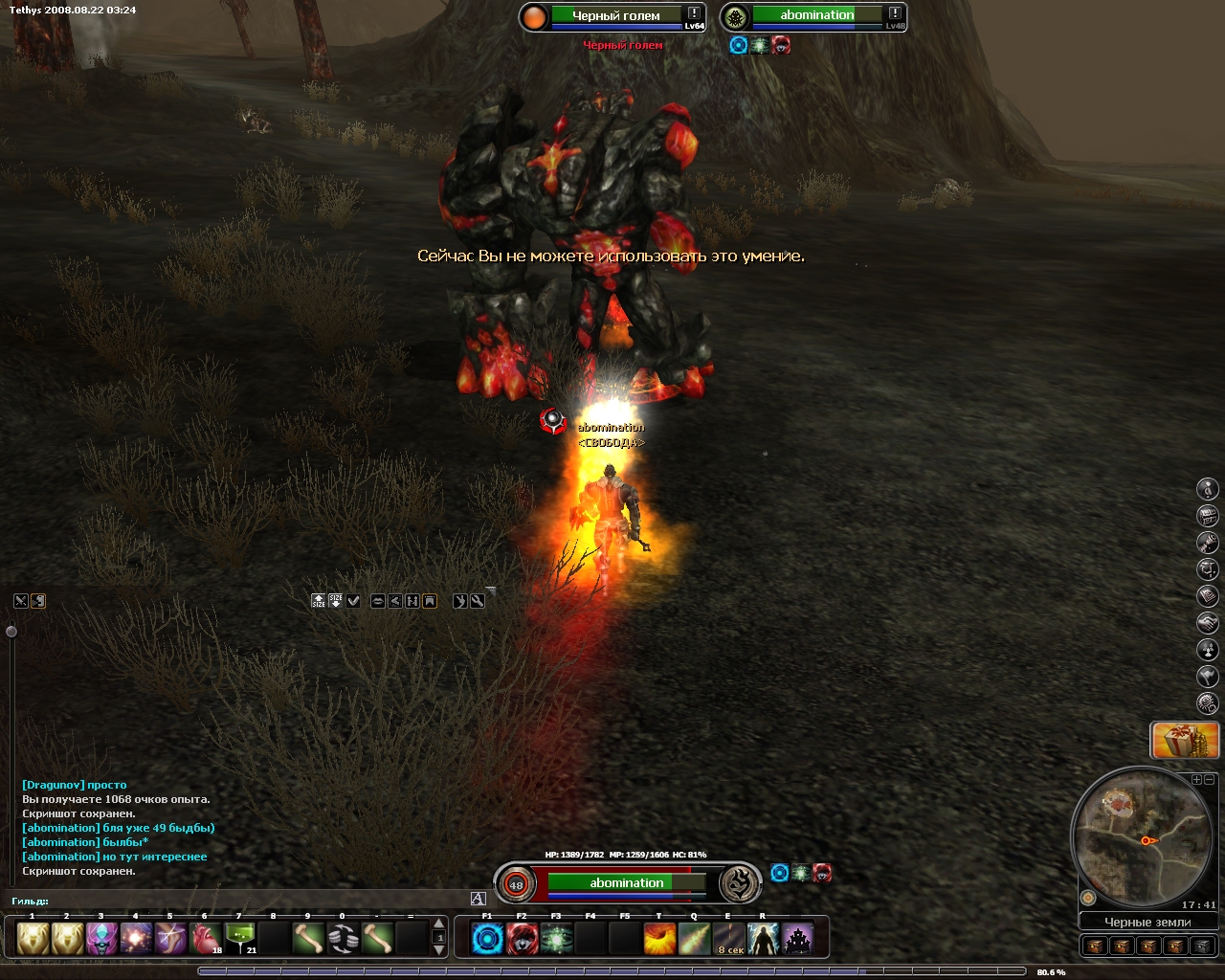1225x980 pixels.
Task: Cast the fiery vortex skill in slot T
Action: coord(659,939)
